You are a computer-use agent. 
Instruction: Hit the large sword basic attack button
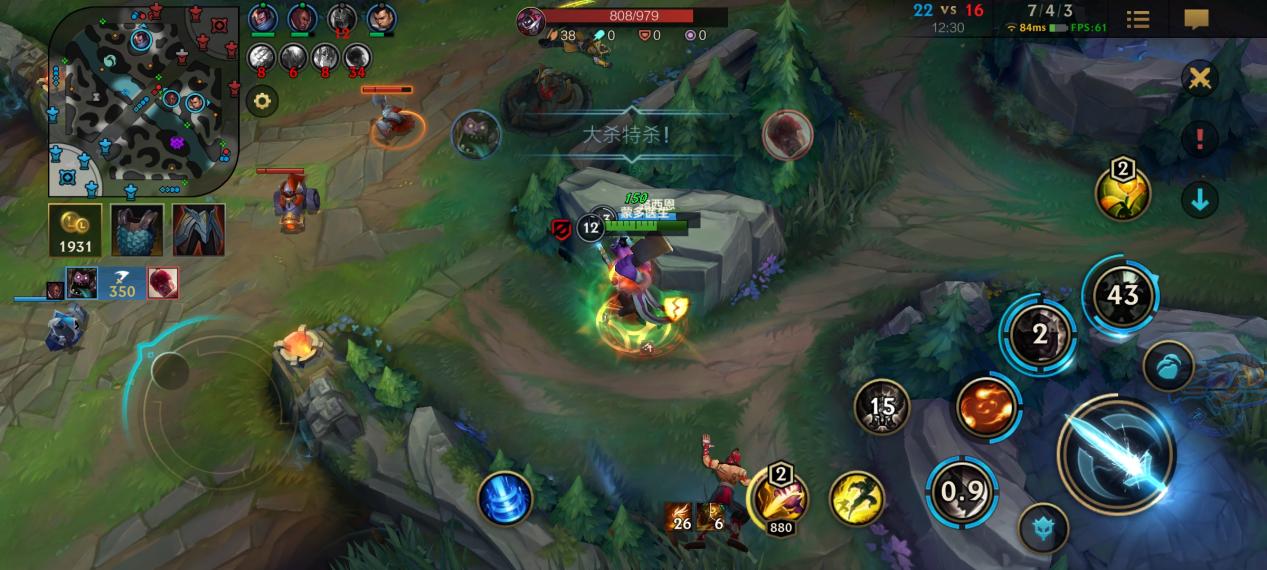pyautogui.click(x=1117, y=455)
